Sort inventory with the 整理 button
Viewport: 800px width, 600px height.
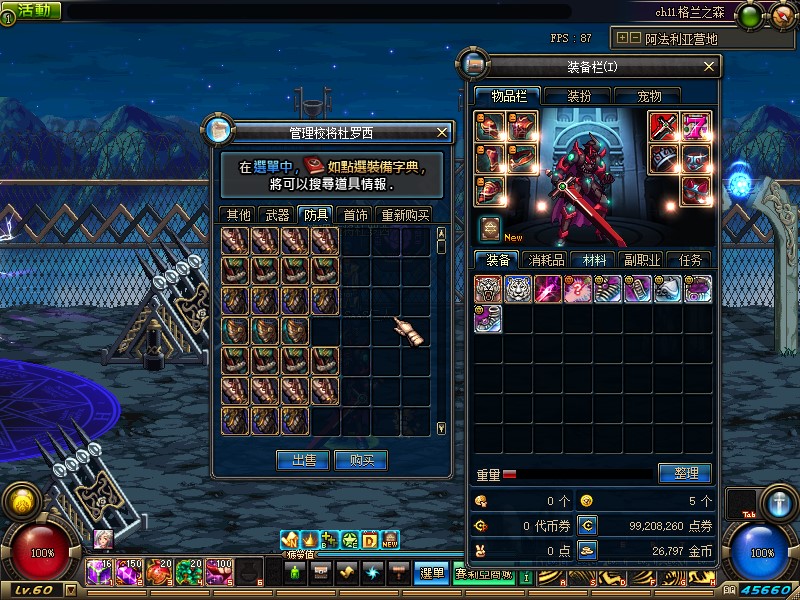tap(685, 473)
